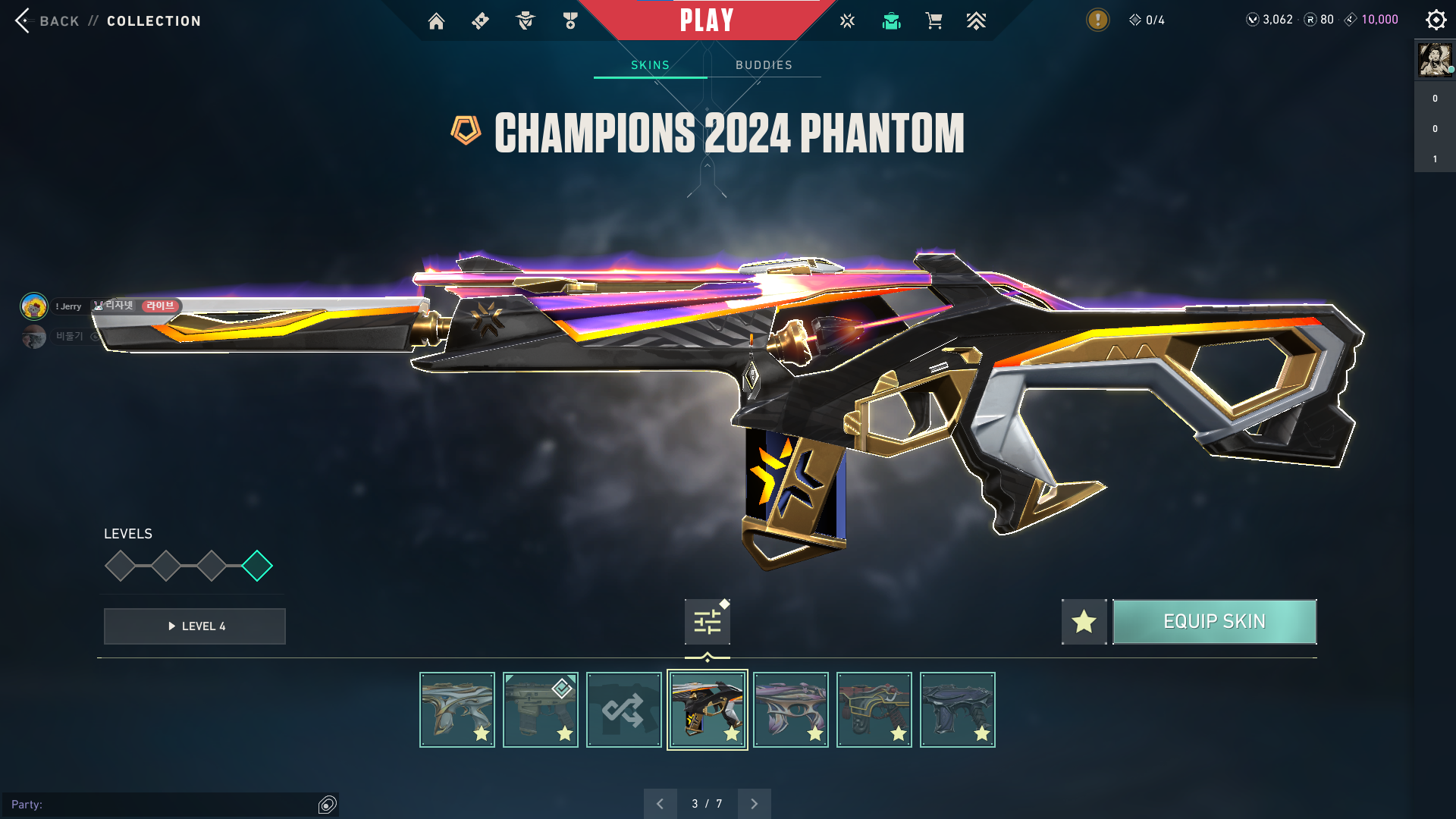
Task: Go to the previous skins page
Action: [660, 804]
